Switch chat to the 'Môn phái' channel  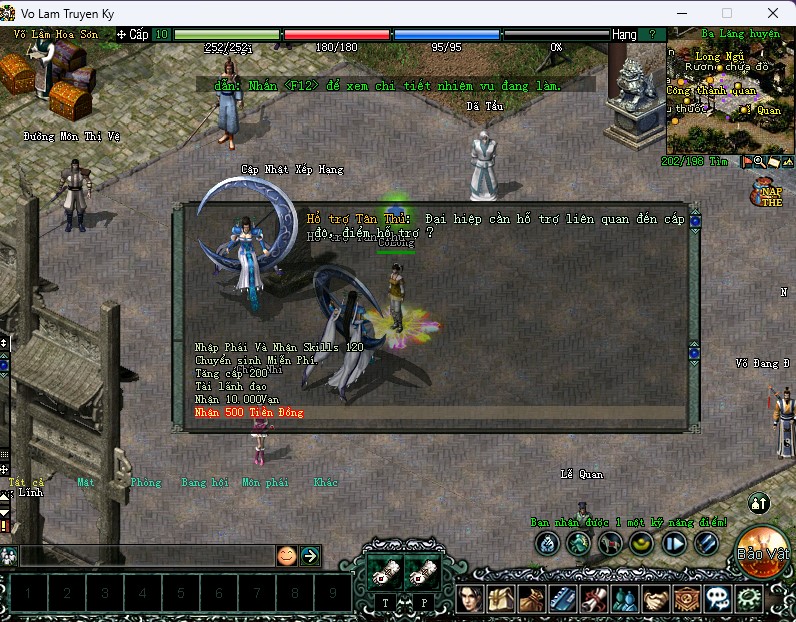tap(265, 482)
